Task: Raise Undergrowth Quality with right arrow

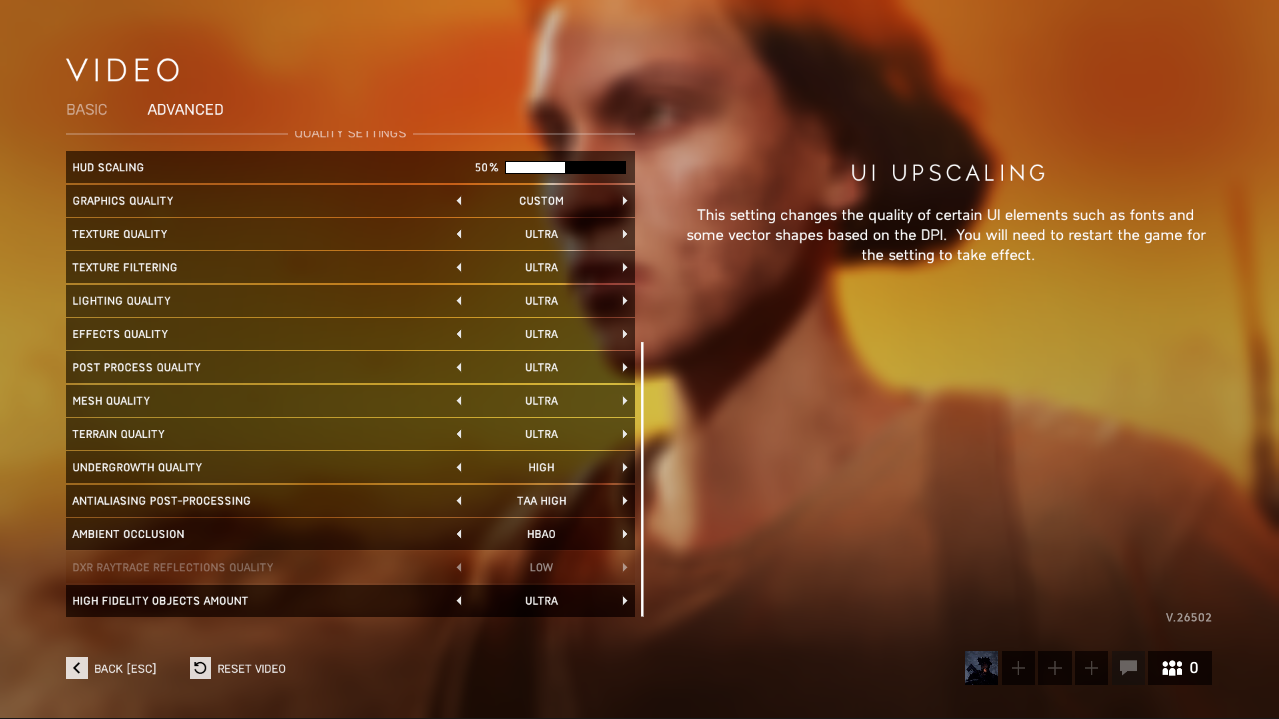Action: point(625,468)
